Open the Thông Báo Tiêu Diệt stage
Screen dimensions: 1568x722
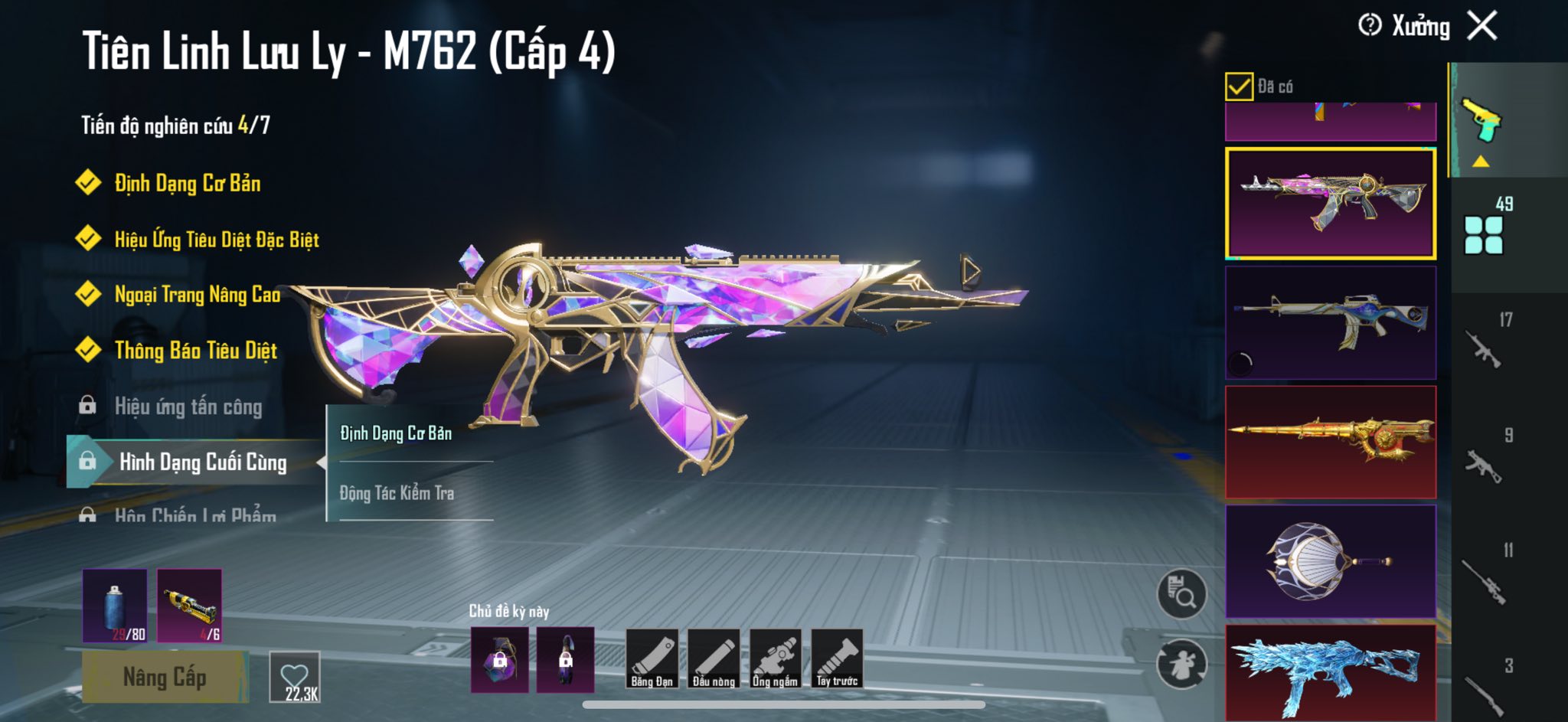click(195, 351)
